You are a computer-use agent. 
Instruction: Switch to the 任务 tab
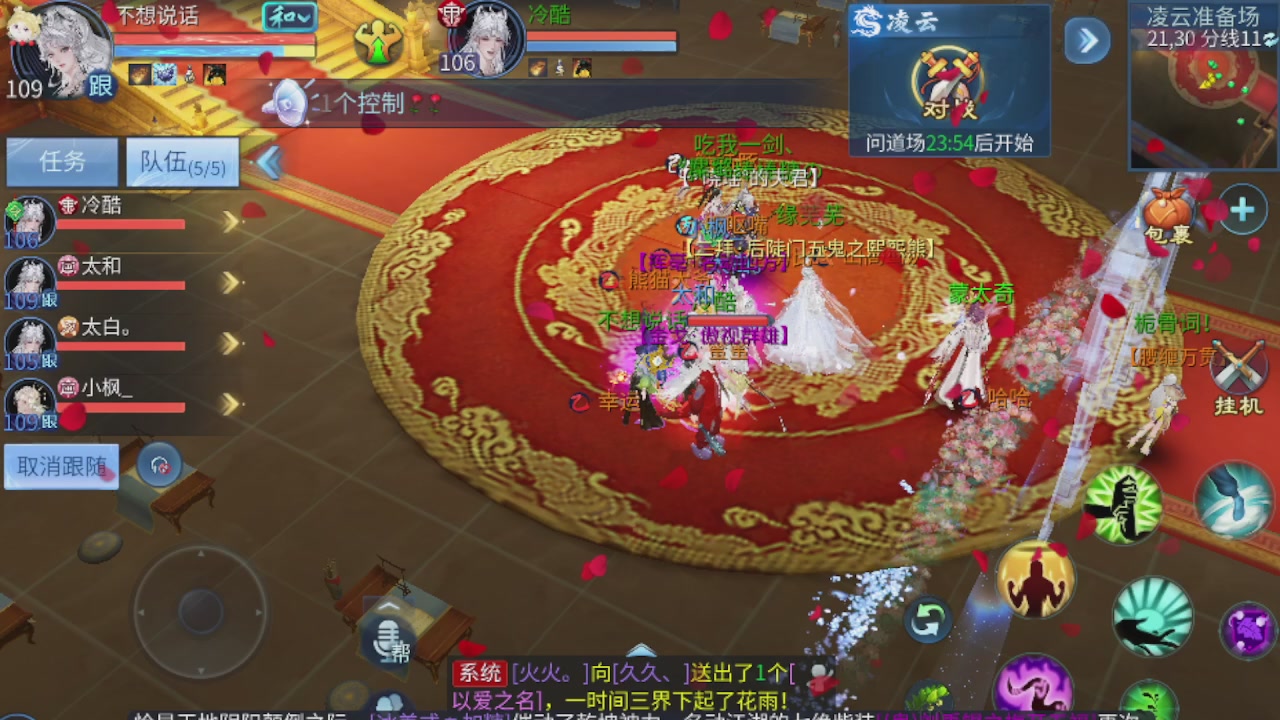pos(61,162)
